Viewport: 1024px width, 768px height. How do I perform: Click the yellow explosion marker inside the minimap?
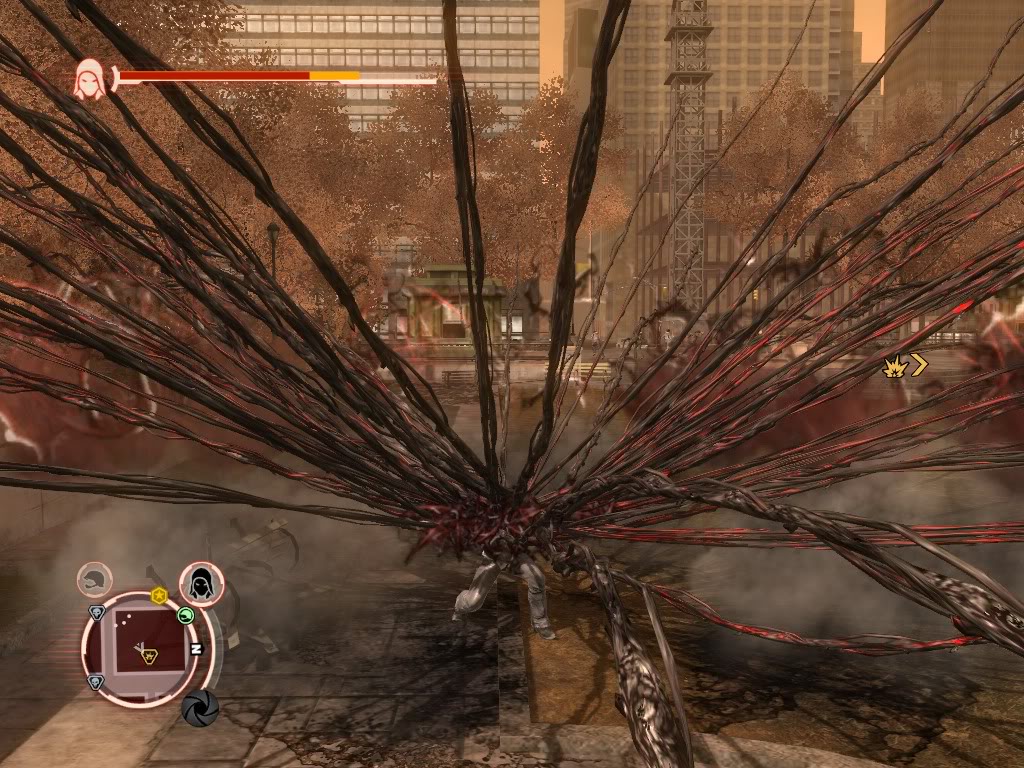click(148, 656)
